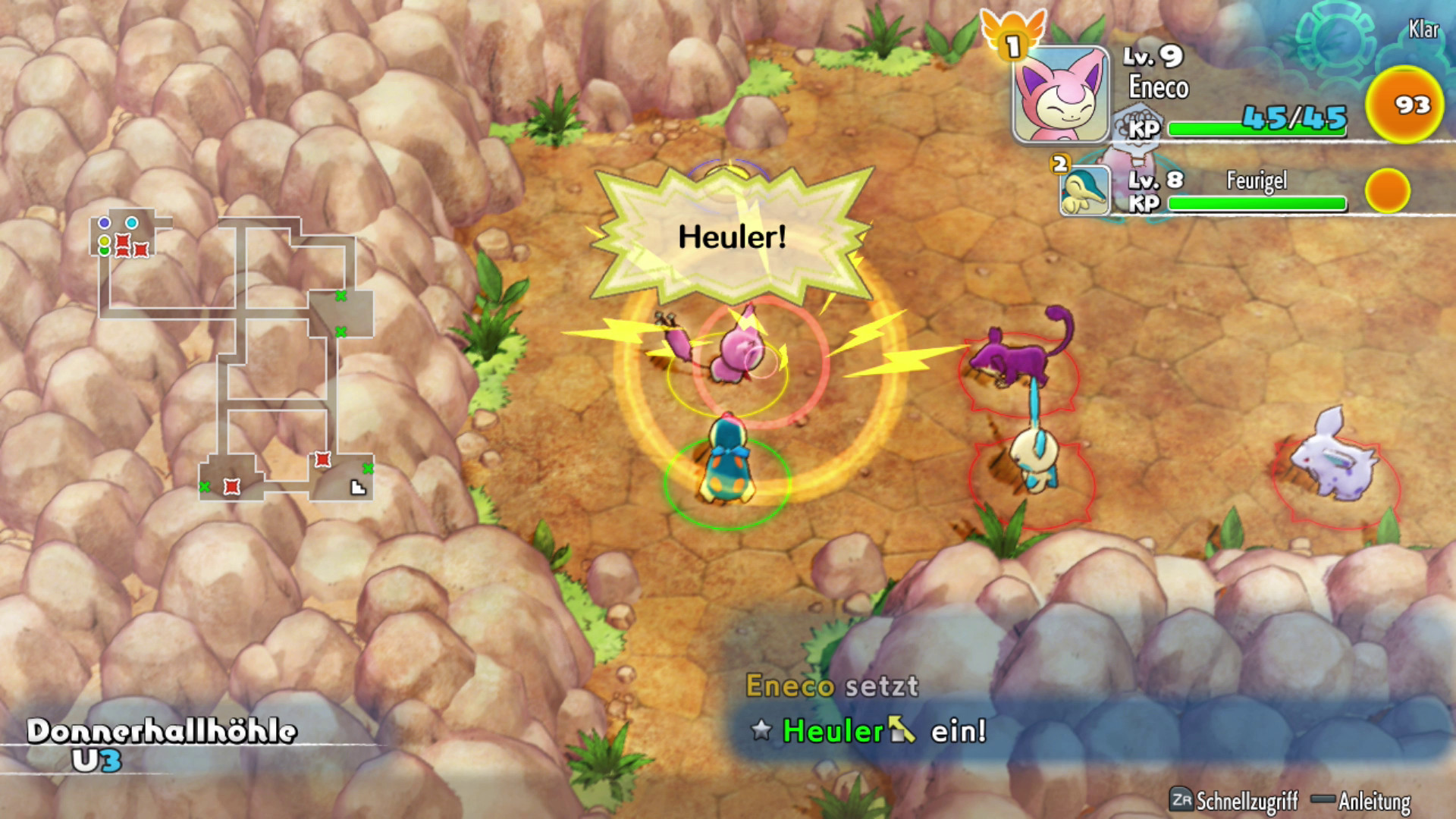Image resolution: width=1456 pixels, height=819 pixels.
Task: Open the dungeon floor minimap
Action: click(x=235, y=356)
